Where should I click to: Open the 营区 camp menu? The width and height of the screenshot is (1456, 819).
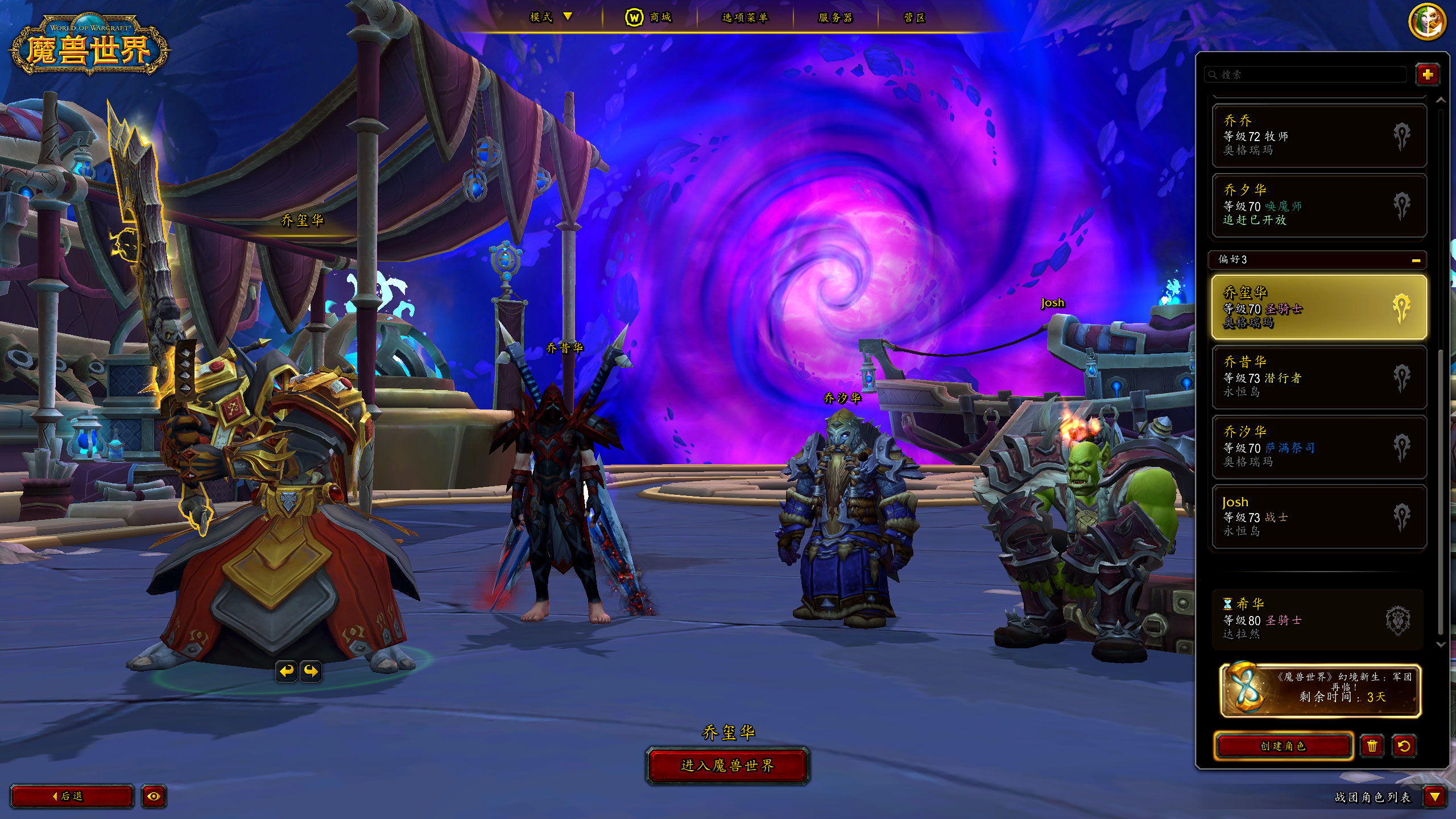coord(914,18)
